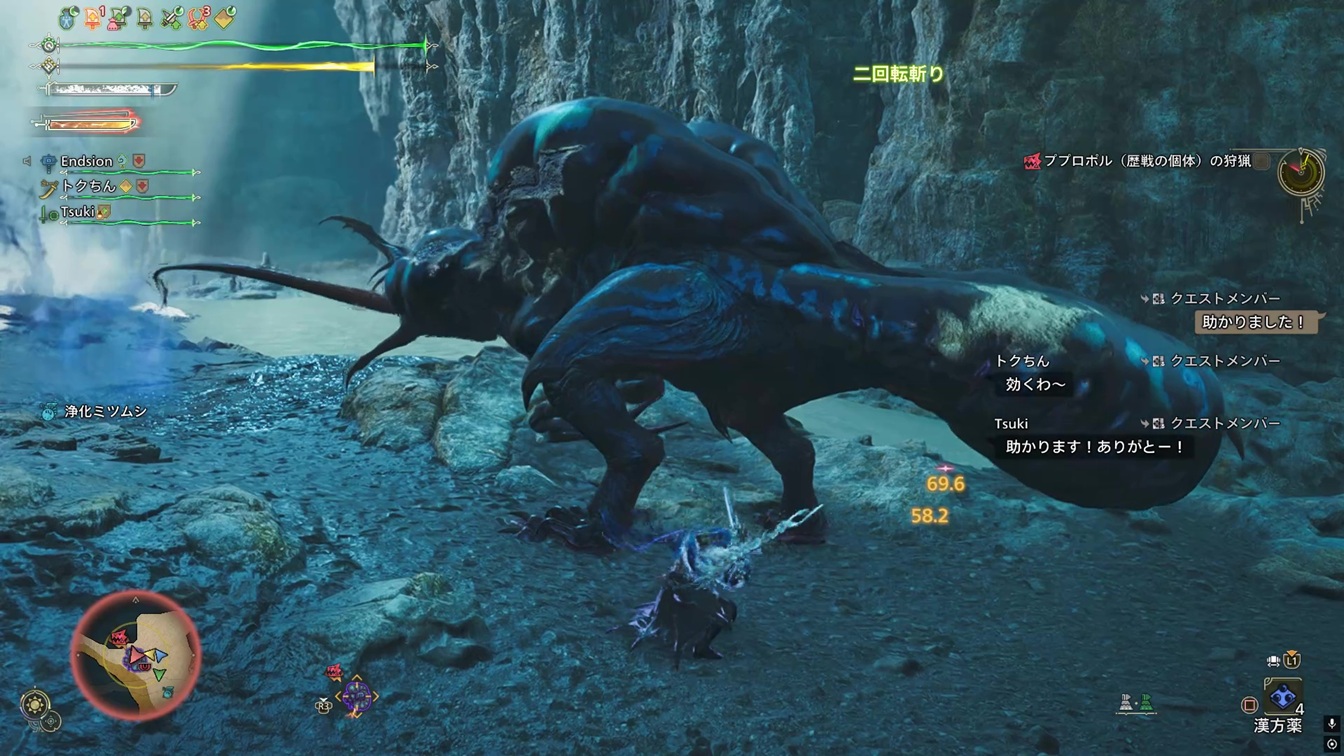Click the red claw buff icon numbered 3

(x=199, y=18)
